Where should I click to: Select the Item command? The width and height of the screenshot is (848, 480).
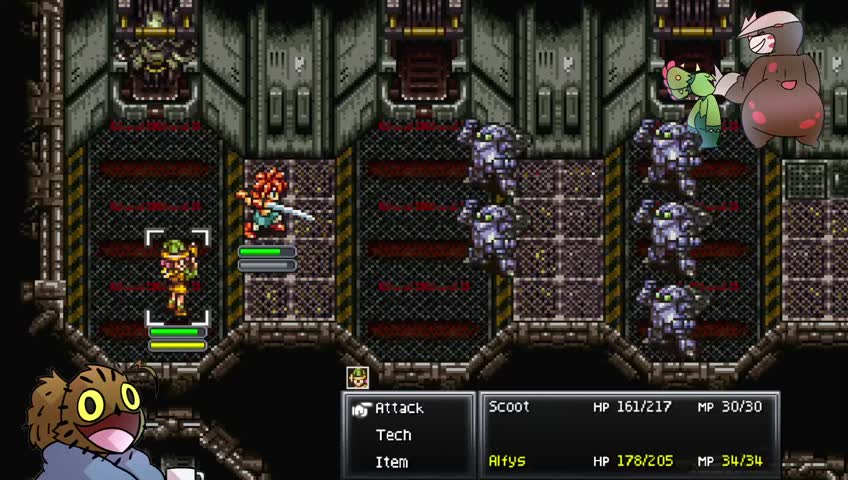click(391, 462)
